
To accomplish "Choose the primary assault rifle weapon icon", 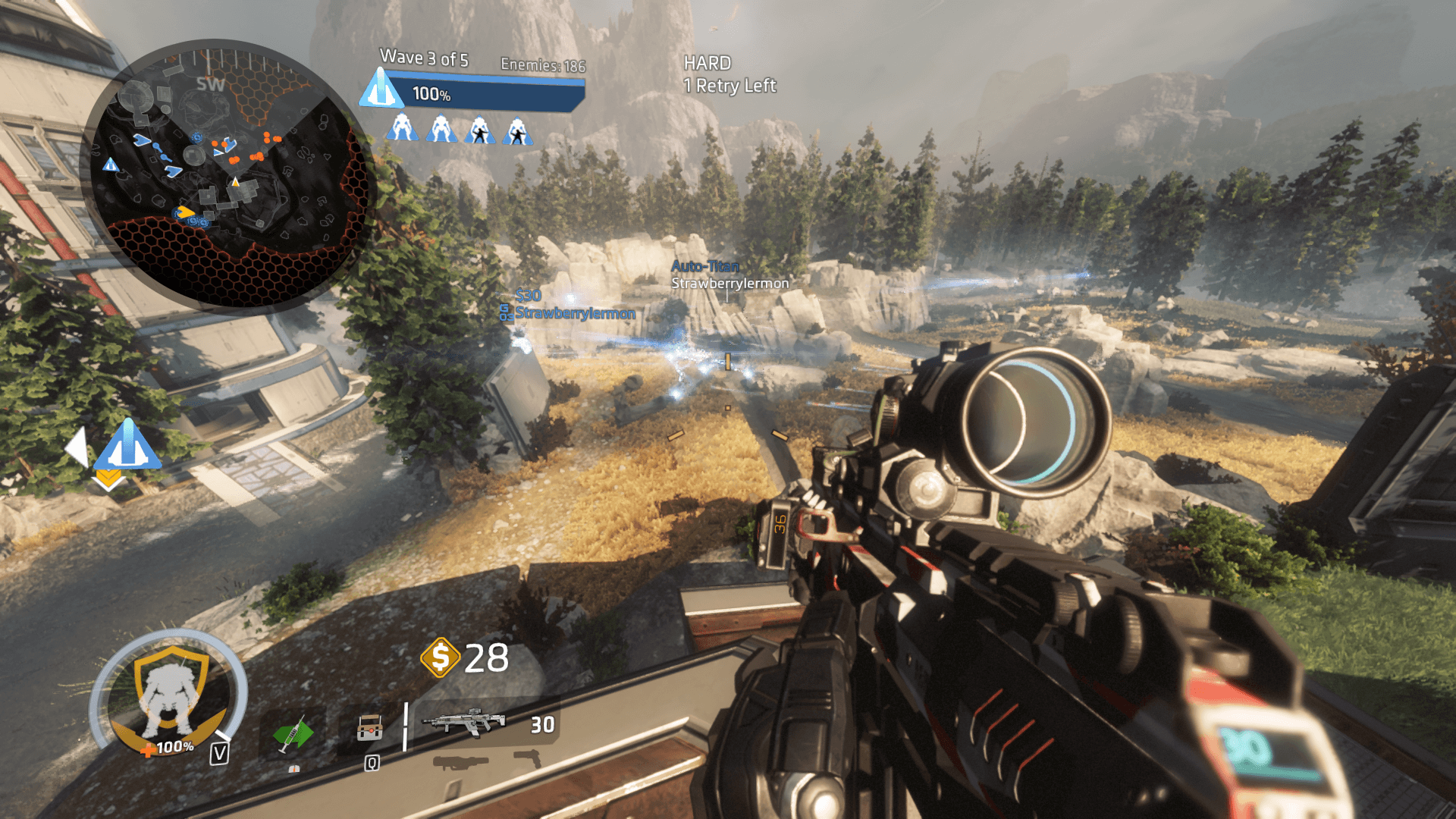I will coord(463,723).
